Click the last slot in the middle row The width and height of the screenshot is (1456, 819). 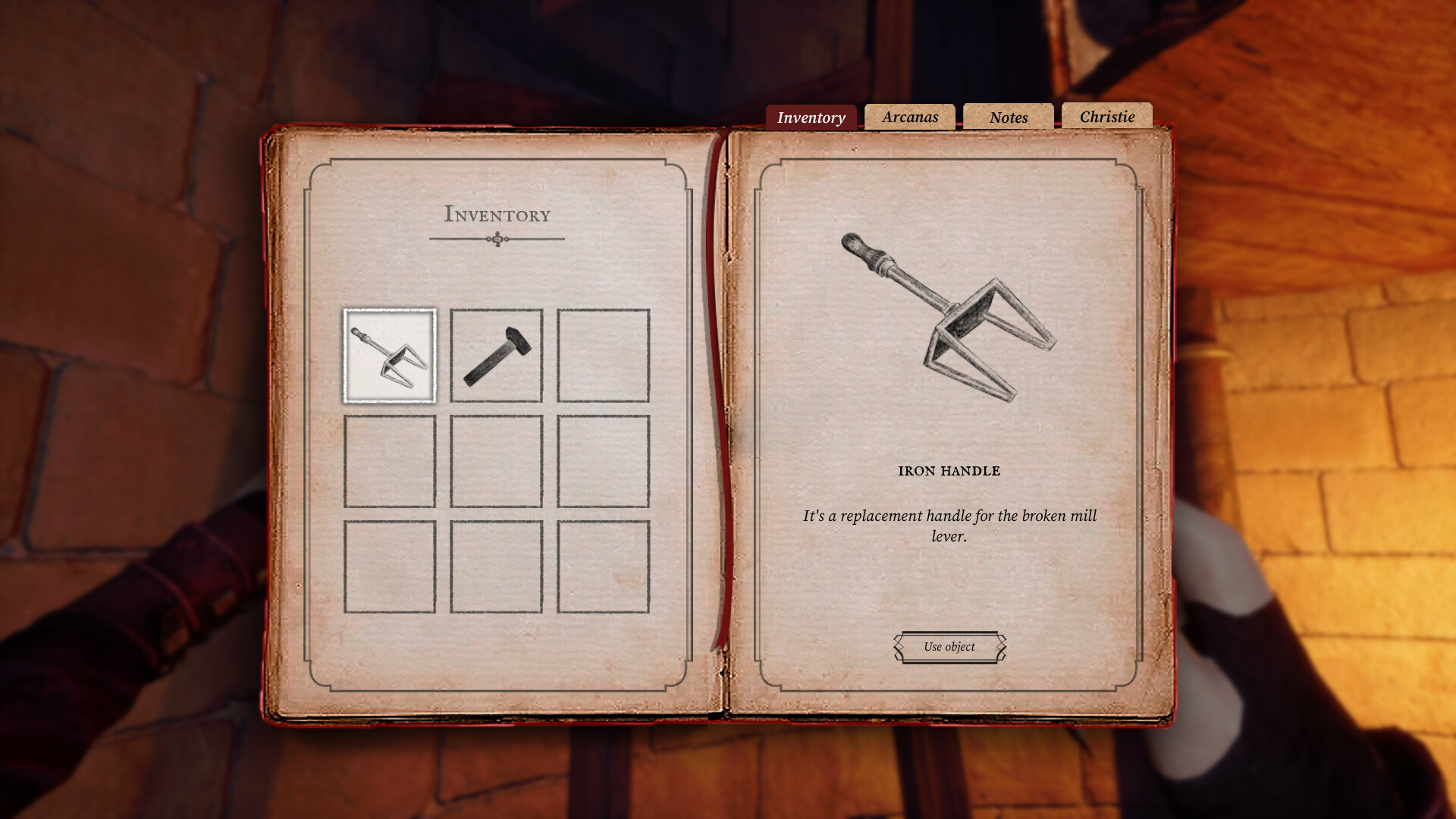603,462
